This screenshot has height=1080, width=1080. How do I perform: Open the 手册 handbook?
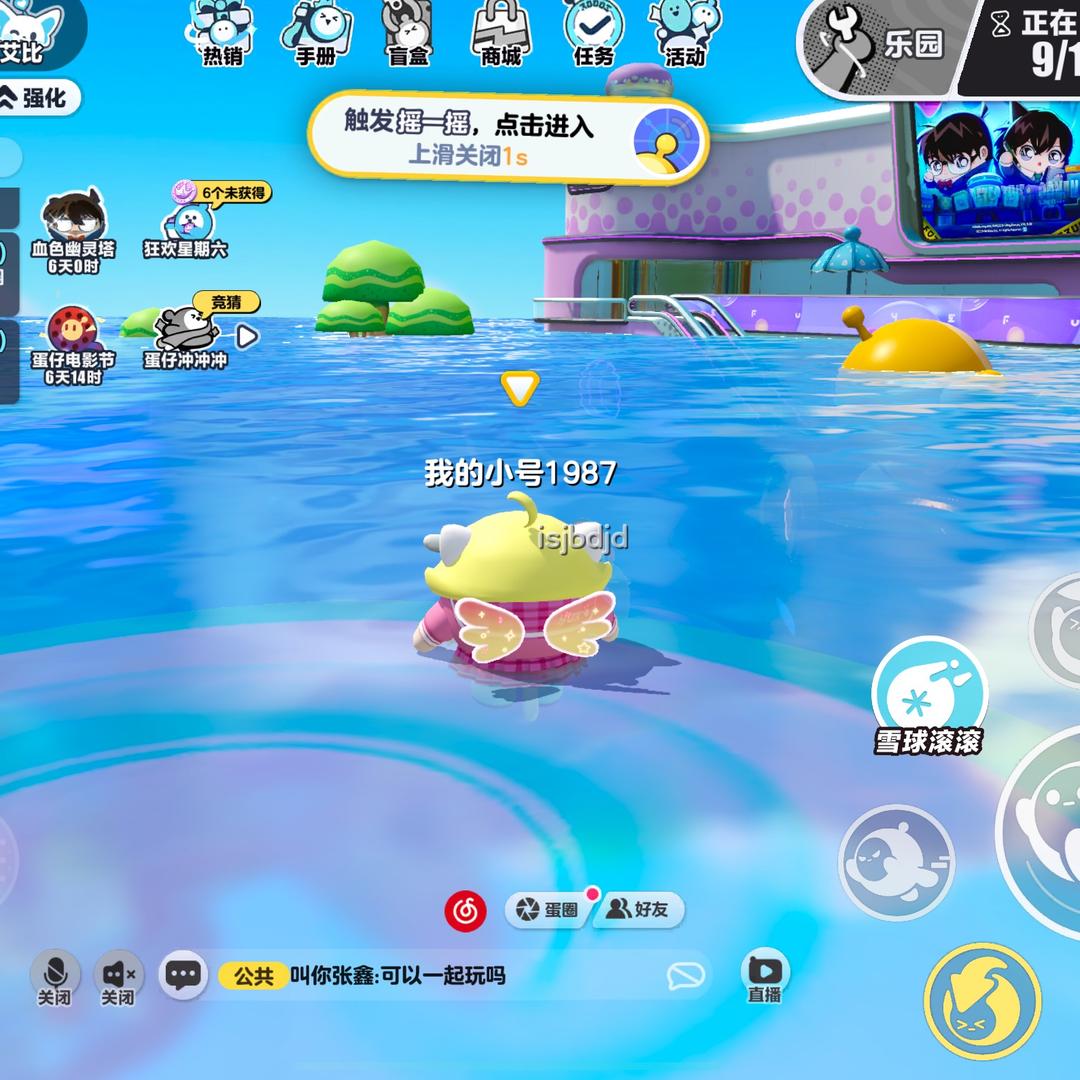click(315, 34)
